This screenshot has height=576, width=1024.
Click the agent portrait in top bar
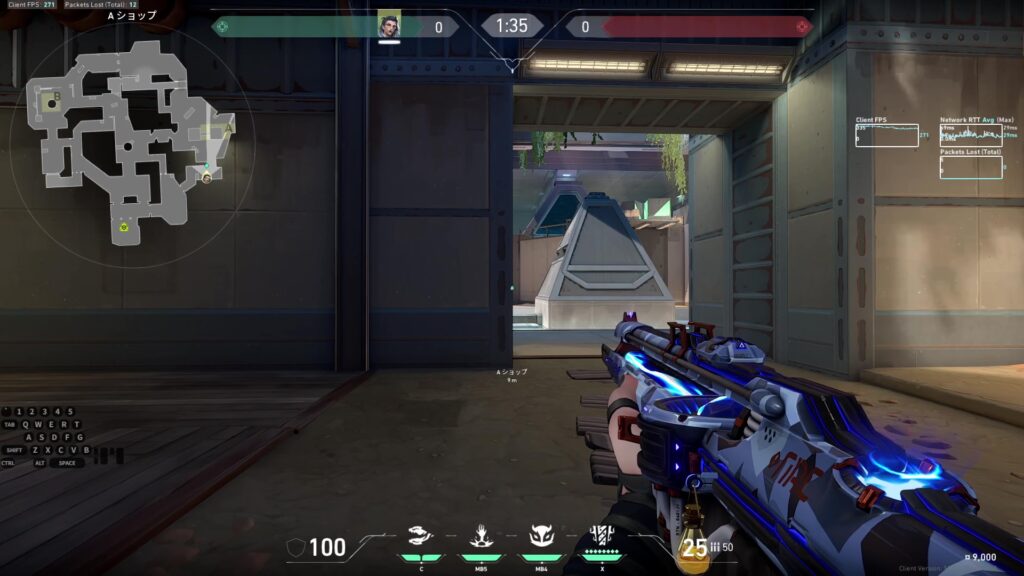pos(389,26)
